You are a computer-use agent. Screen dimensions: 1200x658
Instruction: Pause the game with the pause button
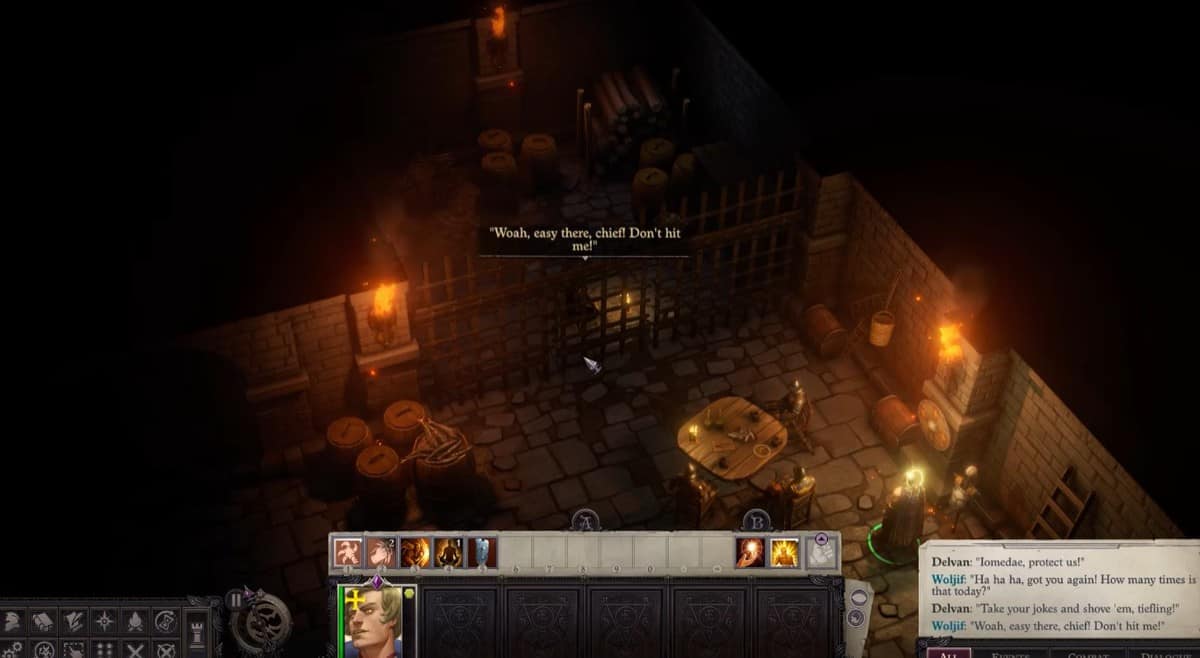click(x=236, y=600)
